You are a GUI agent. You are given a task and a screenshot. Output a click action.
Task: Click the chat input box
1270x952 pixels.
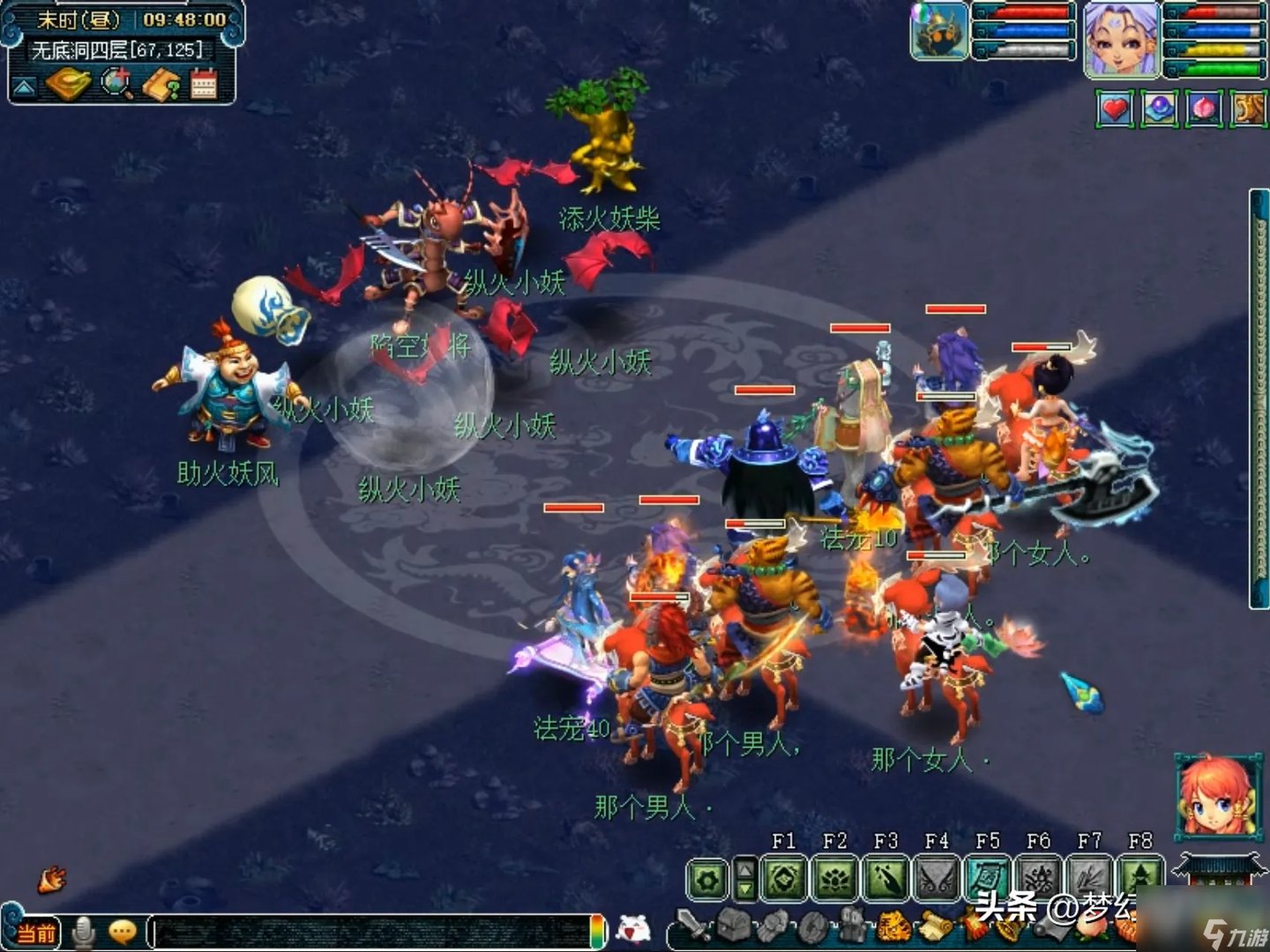point(375,932)
